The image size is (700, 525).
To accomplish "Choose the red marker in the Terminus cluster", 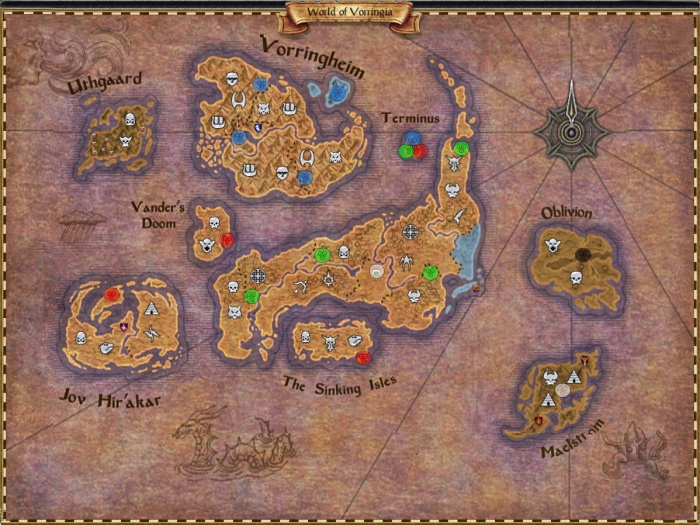I will [x=420, y=151].
